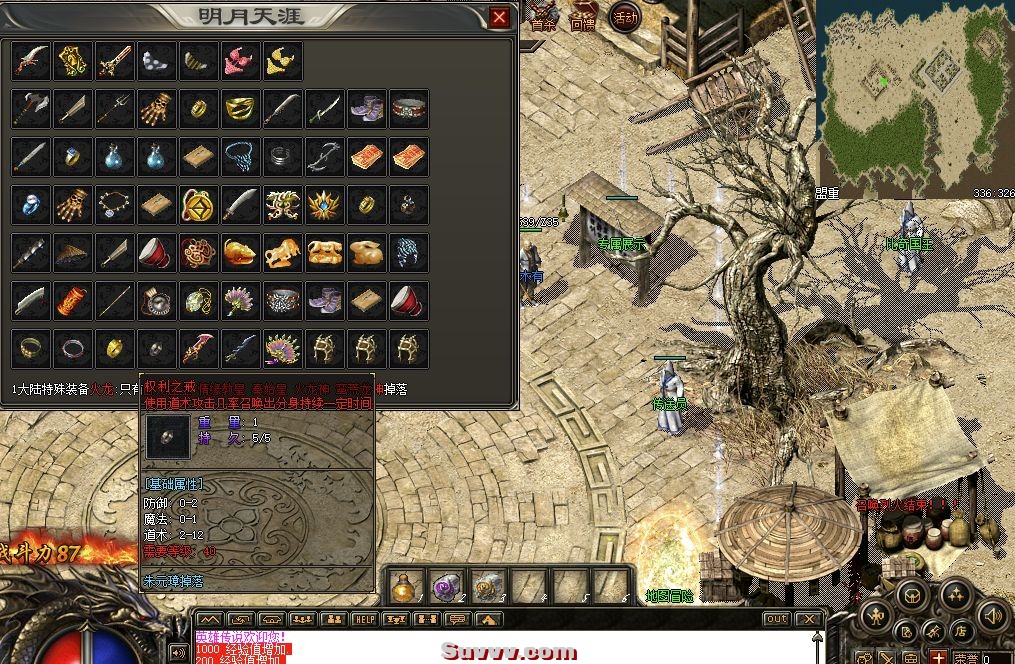Screen dimensions: 1015x664
Task: Toggle sound with the speaker icon
Action: pos(993,613)
